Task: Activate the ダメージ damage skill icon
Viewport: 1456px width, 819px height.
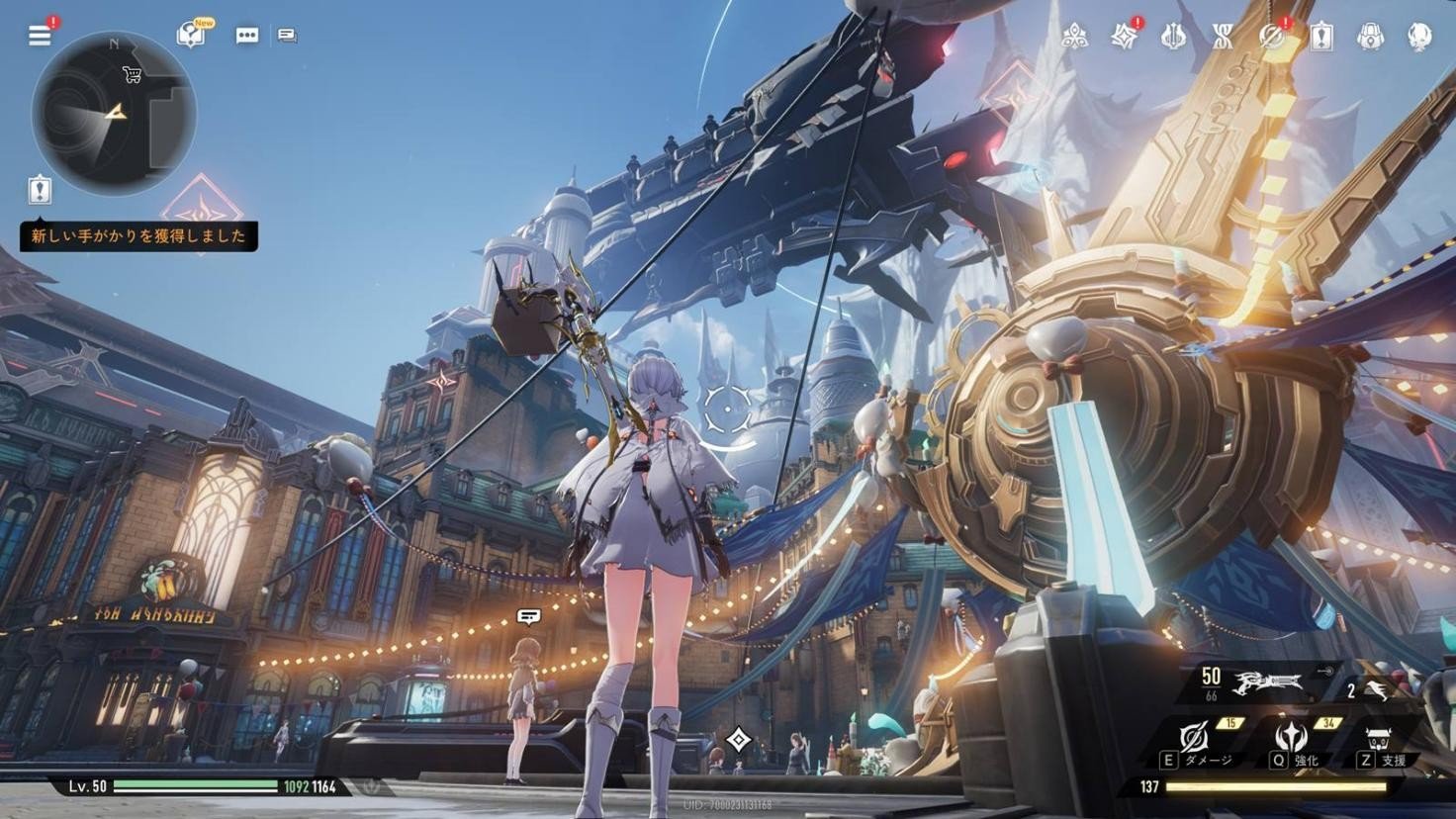Action: pyautogui.click(x=1195, y=739)
